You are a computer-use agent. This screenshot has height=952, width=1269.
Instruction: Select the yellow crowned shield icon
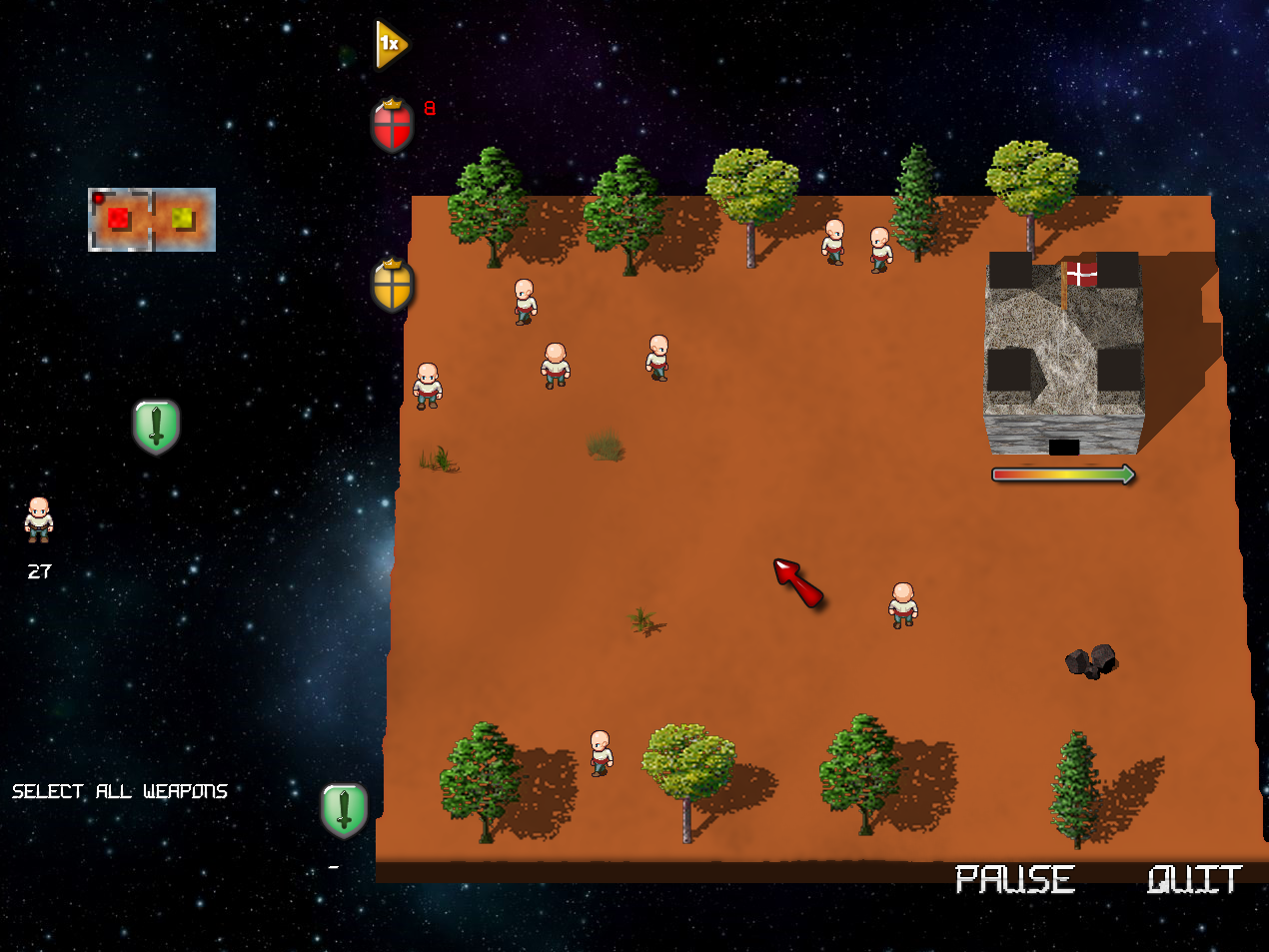[393, 286]
